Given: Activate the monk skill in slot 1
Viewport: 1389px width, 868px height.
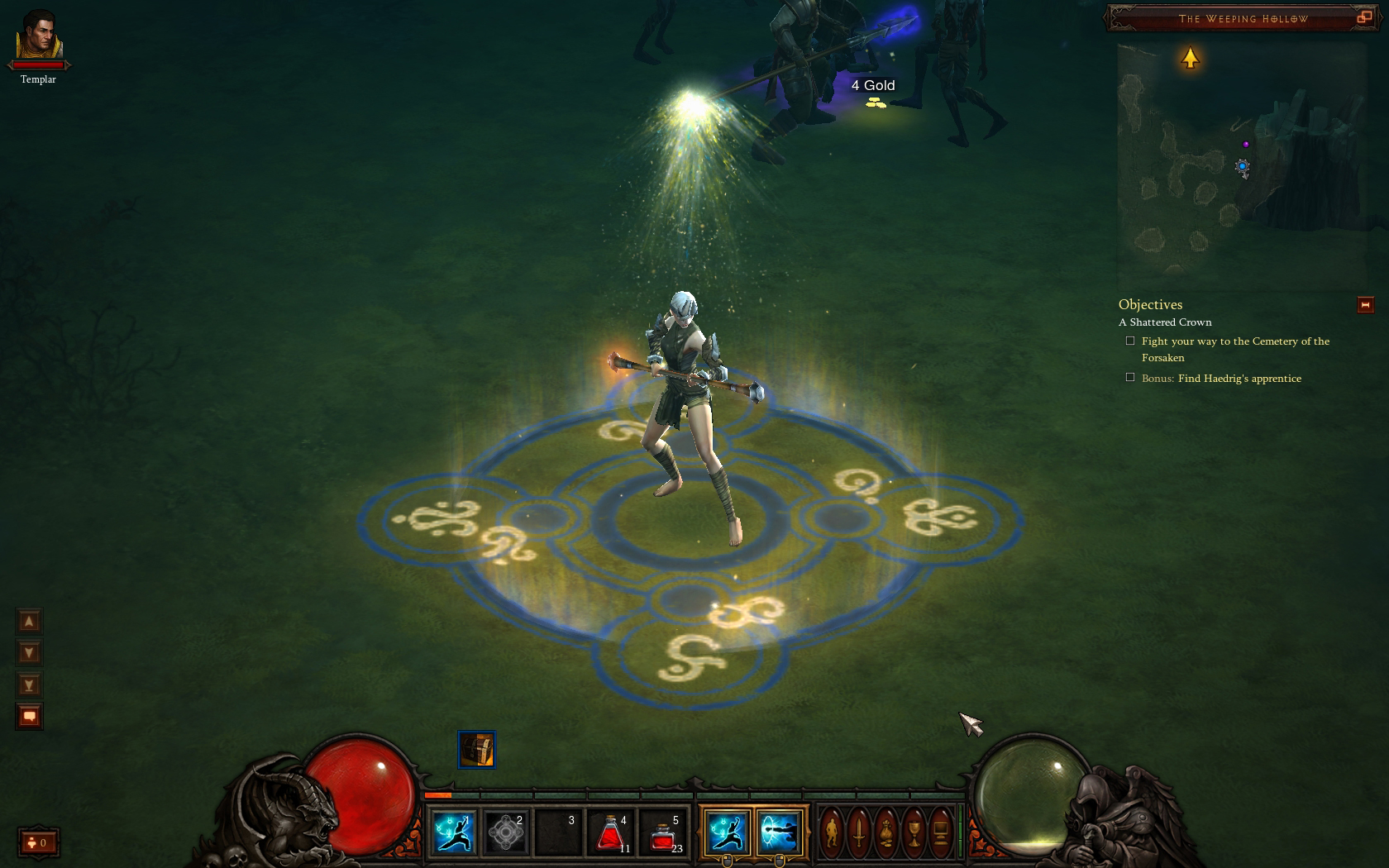Looking at the screenshot, I should tap(454, 832).
